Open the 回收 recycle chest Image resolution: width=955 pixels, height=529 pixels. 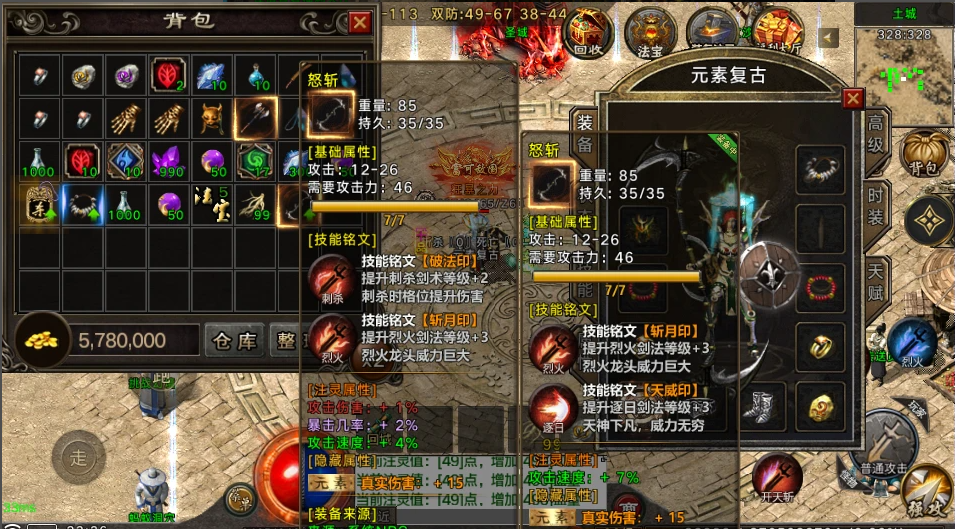589,31
